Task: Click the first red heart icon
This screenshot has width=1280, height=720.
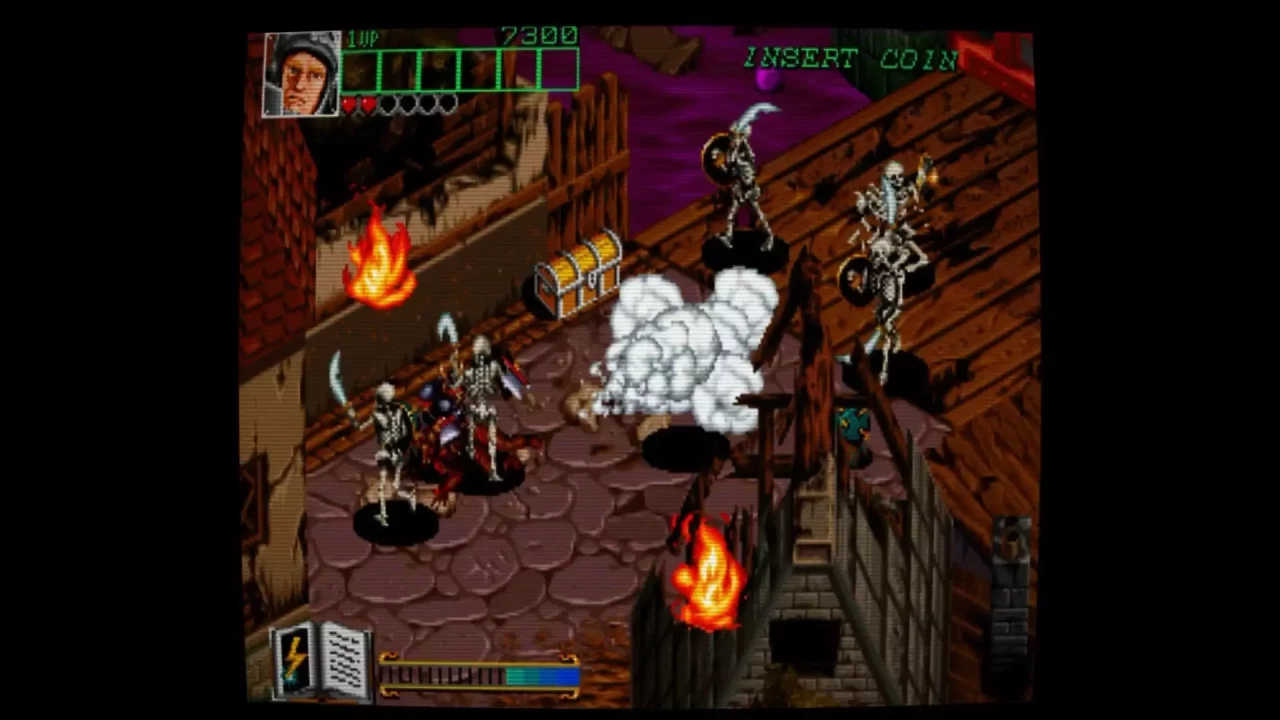Action: (350, 105)
